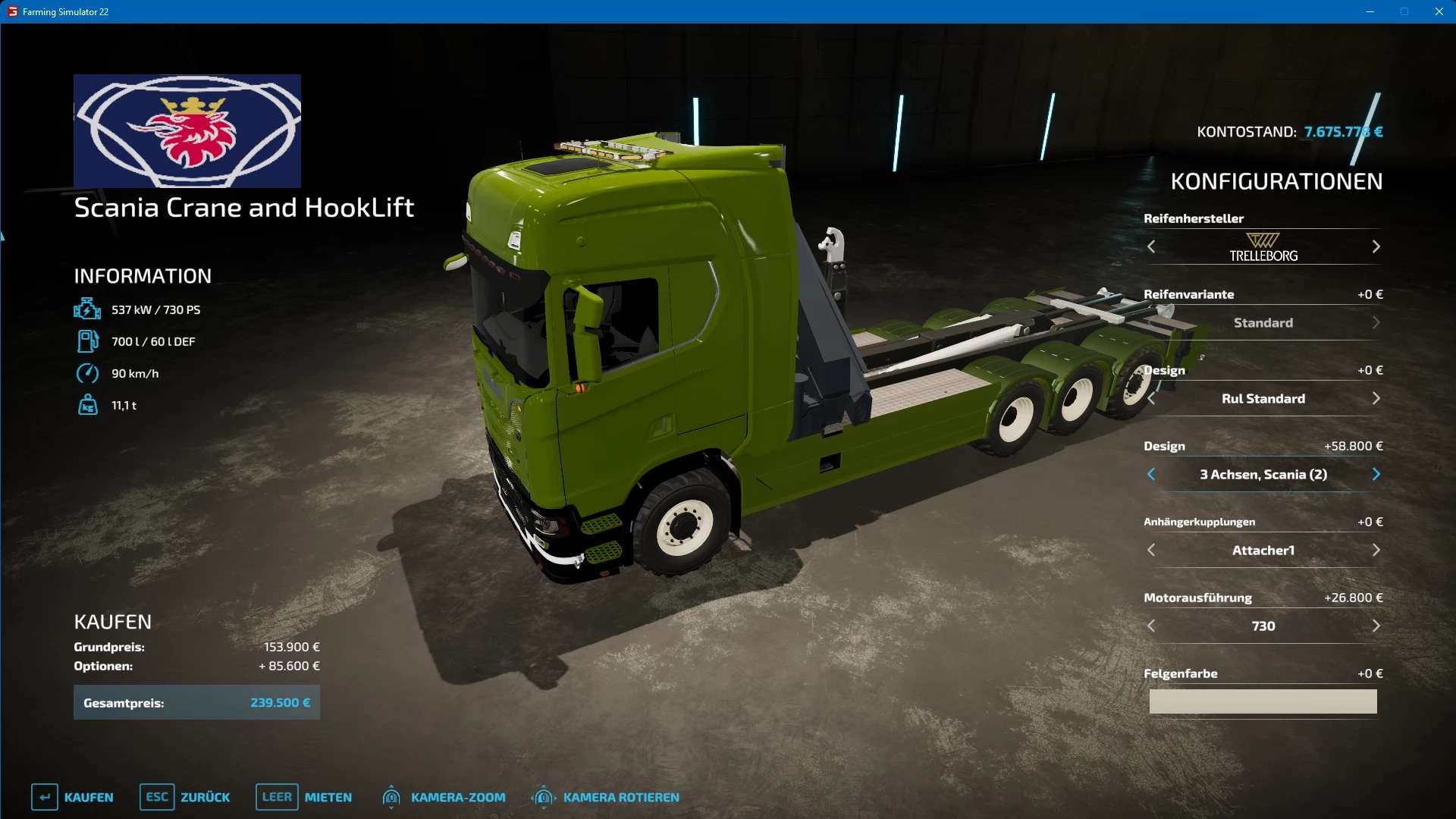Buy the truck with the KAUFEN button
The height and width of the screenshot is (819, 1456).
(73, 797)
